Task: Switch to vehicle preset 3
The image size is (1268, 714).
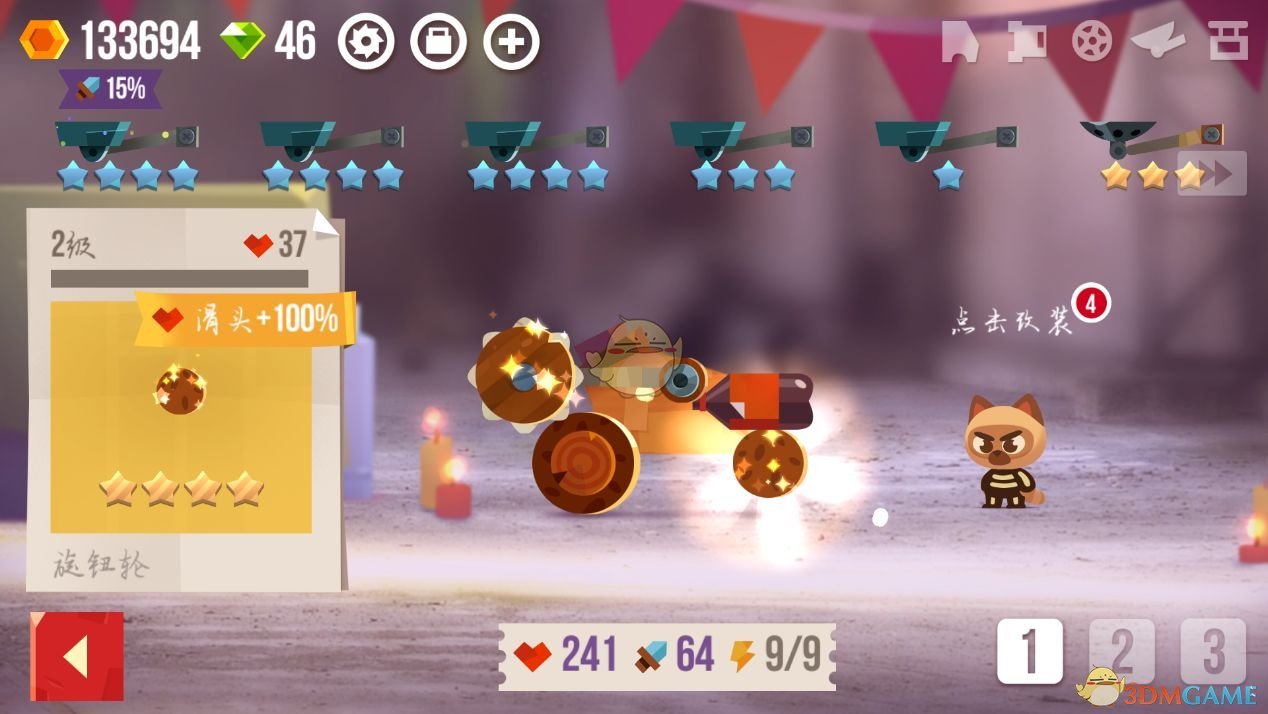Action: (x=1212, y=652)
